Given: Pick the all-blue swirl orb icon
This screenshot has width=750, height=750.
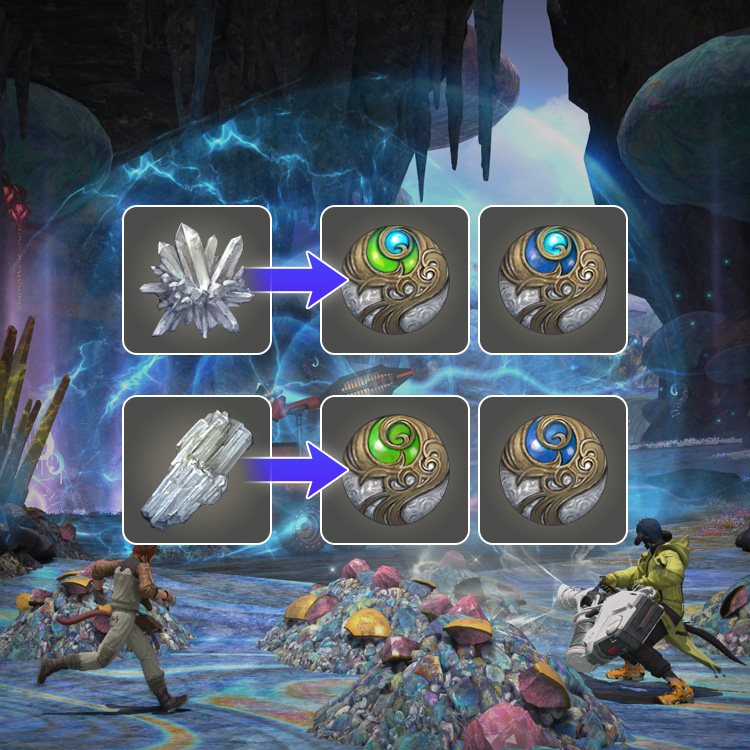Looking at the screenshot, I should point(553,470).
